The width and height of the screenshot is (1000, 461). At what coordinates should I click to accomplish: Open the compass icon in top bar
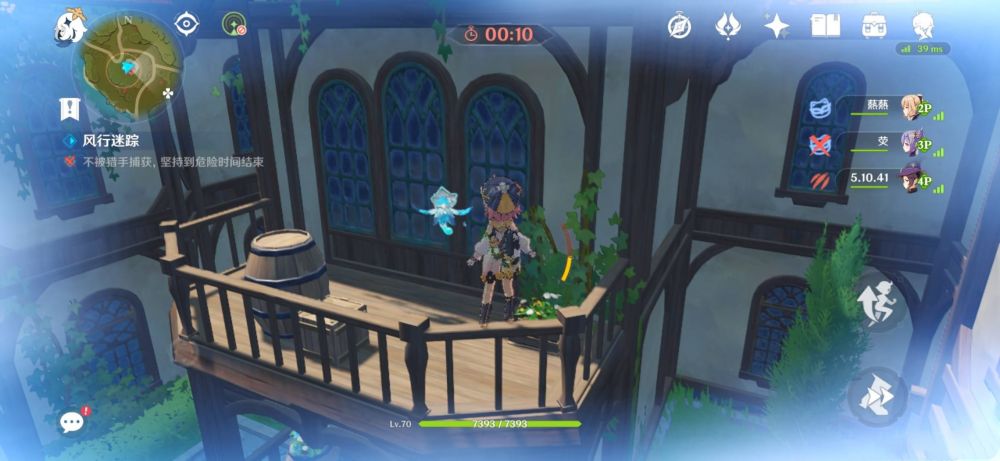[x=680, y=26]
